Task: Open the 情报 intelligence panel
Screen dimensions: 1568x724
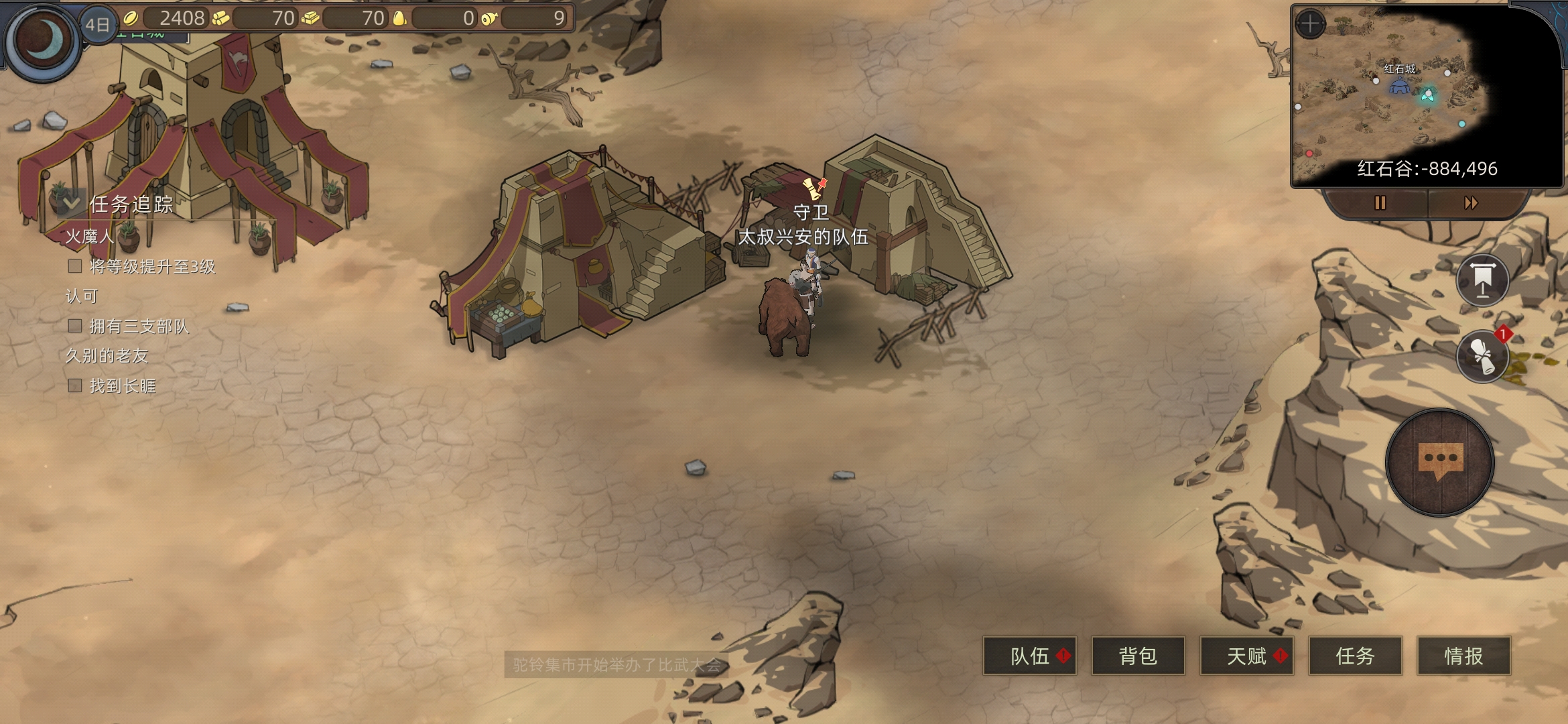Action: pyautogui.click(x=1463, y=656)
